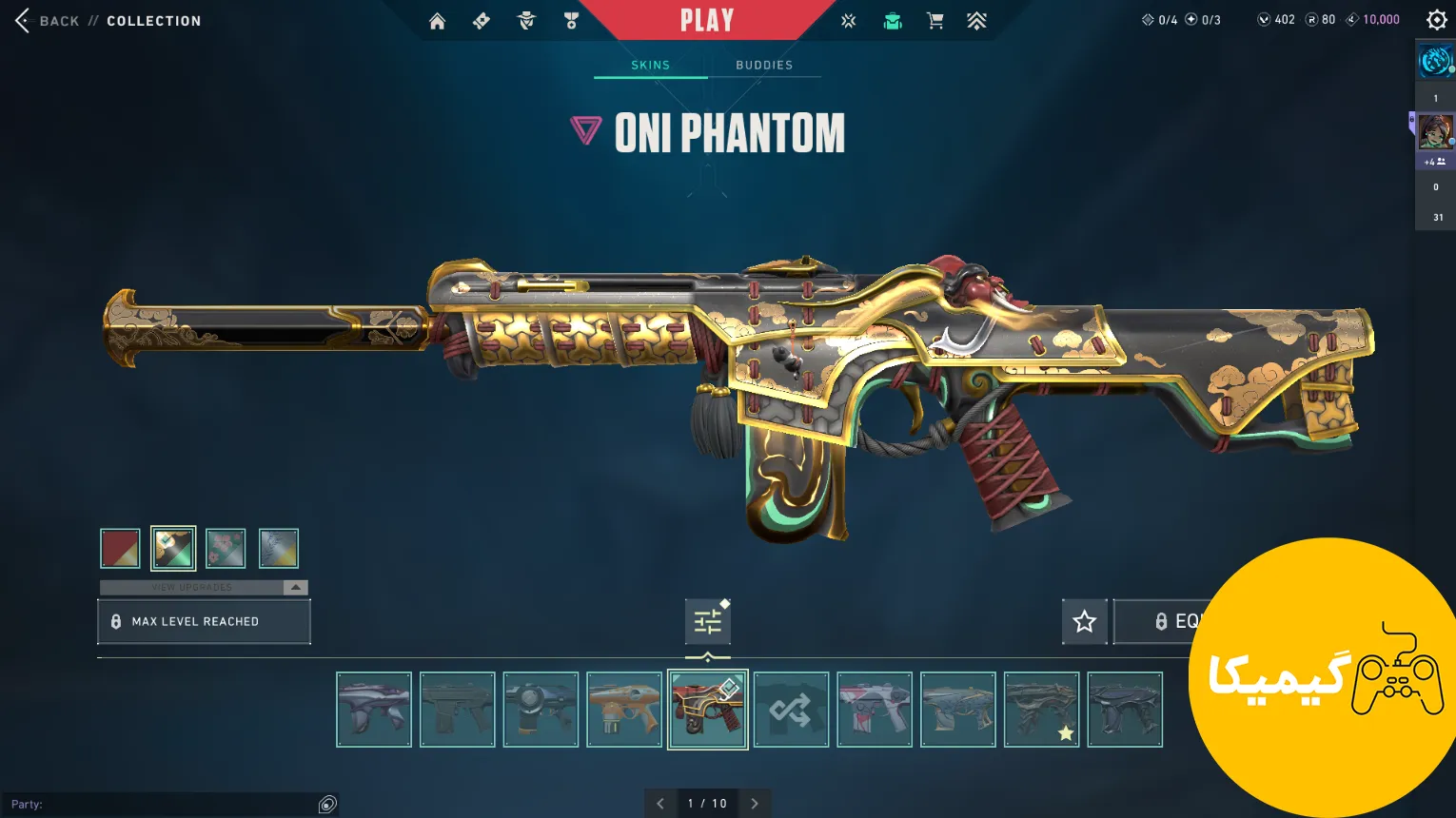Expand the View Upgrades panel

(296, 587)
